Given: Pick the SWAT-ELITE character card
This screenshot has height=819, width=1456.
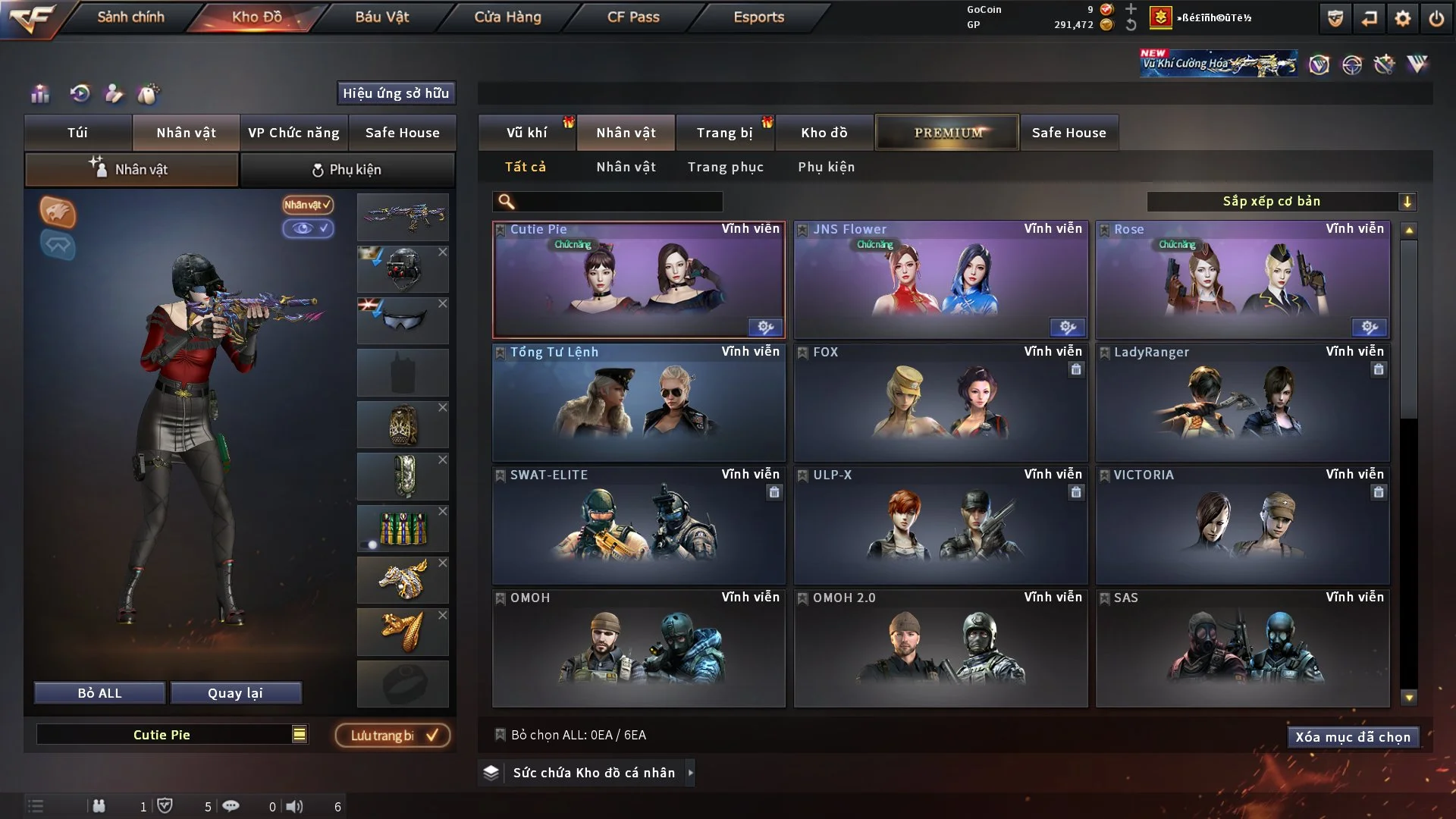Looking at the screenshot, I should pos(639,526).
